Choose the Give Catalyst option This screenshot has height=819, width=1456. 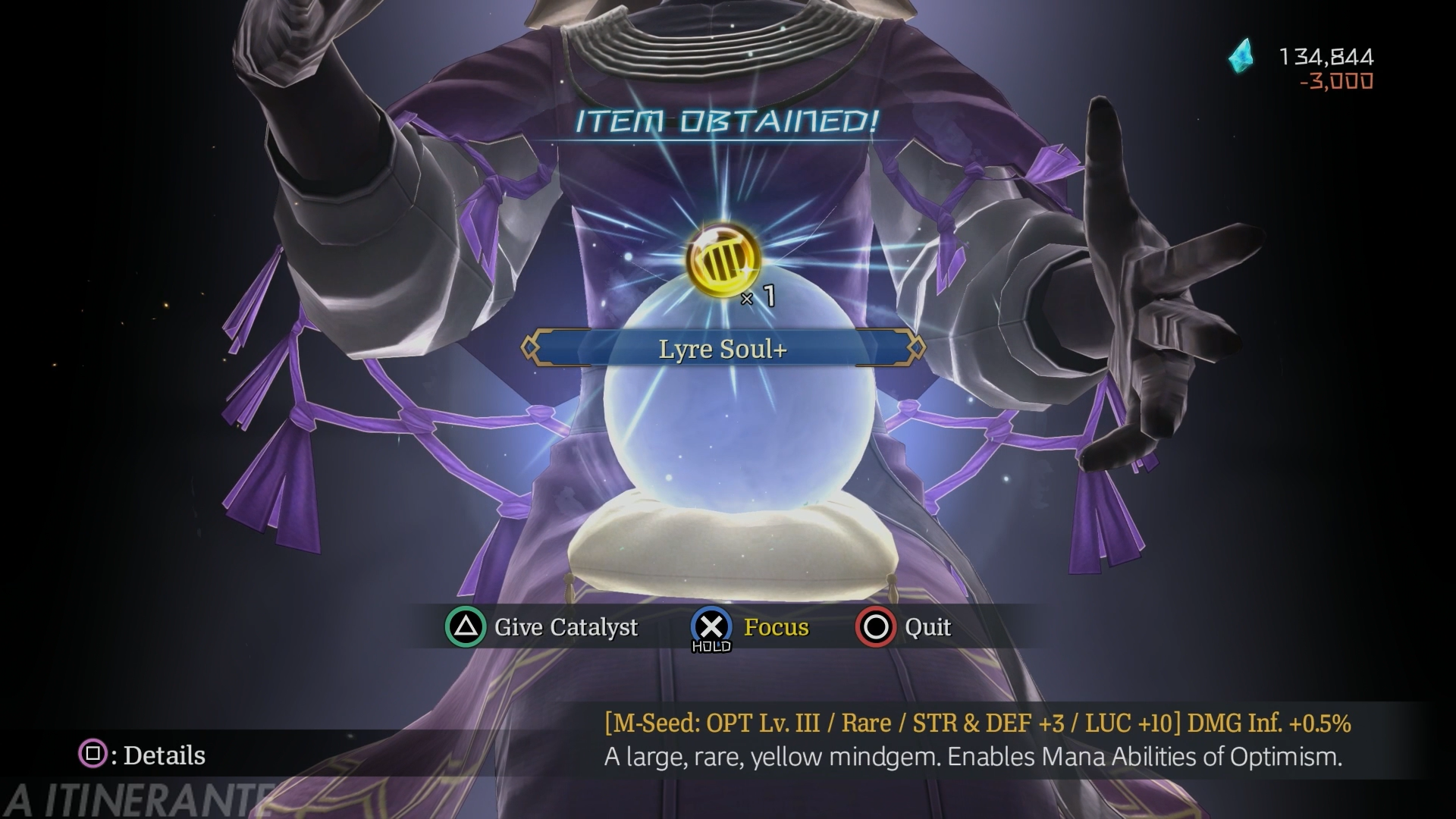[x=542, y=627]
